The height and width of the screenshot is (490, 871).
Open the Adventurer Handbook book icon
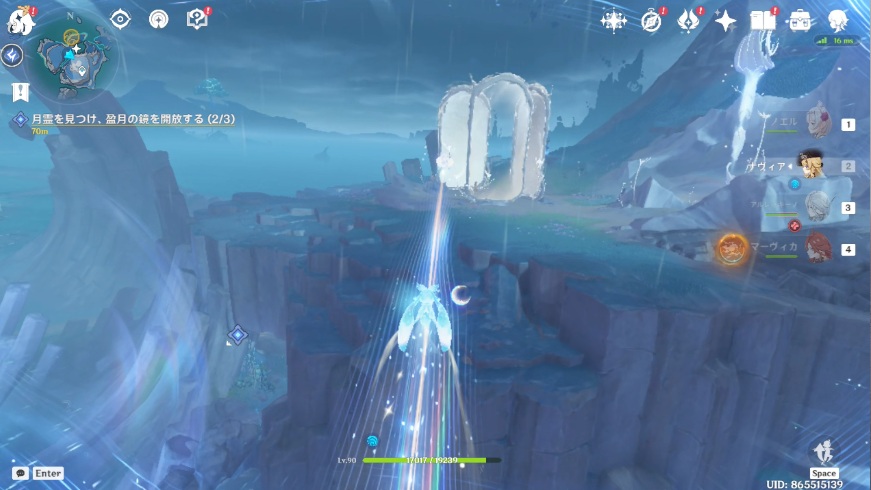pyautogui.click(x=763, y=20)
